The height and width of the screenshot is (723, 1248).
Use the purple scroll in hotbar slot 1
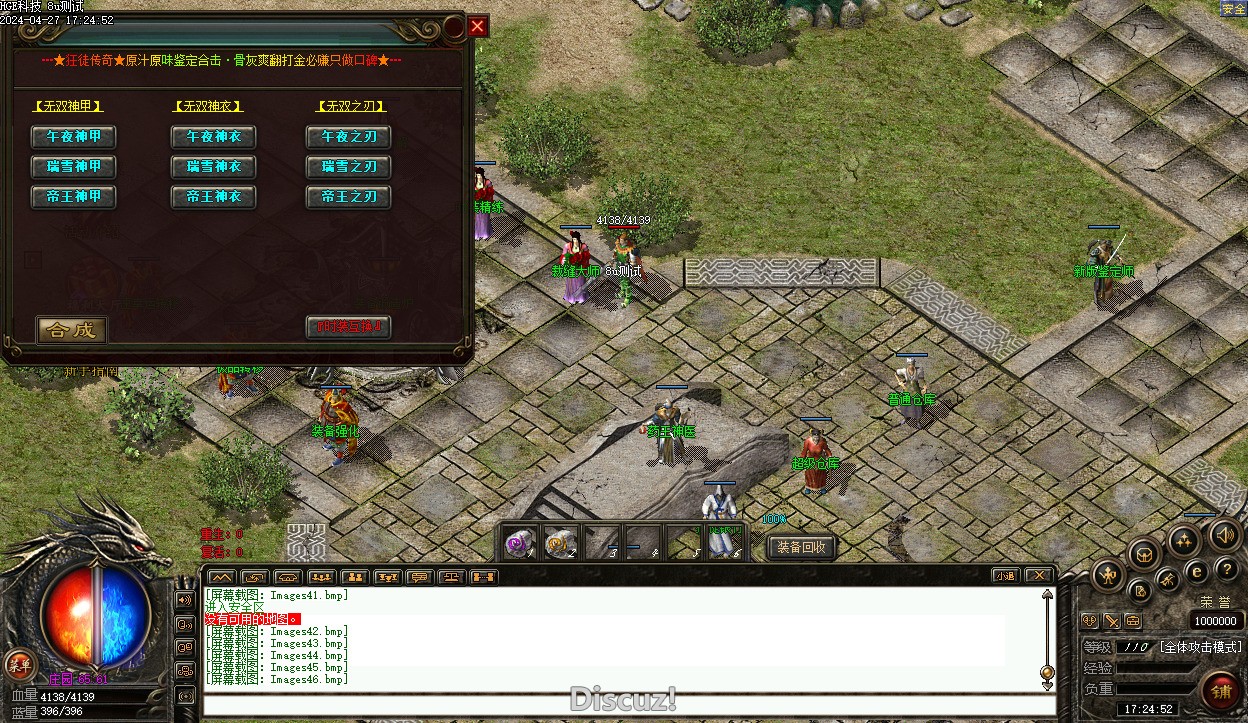[x=519, y=542]
